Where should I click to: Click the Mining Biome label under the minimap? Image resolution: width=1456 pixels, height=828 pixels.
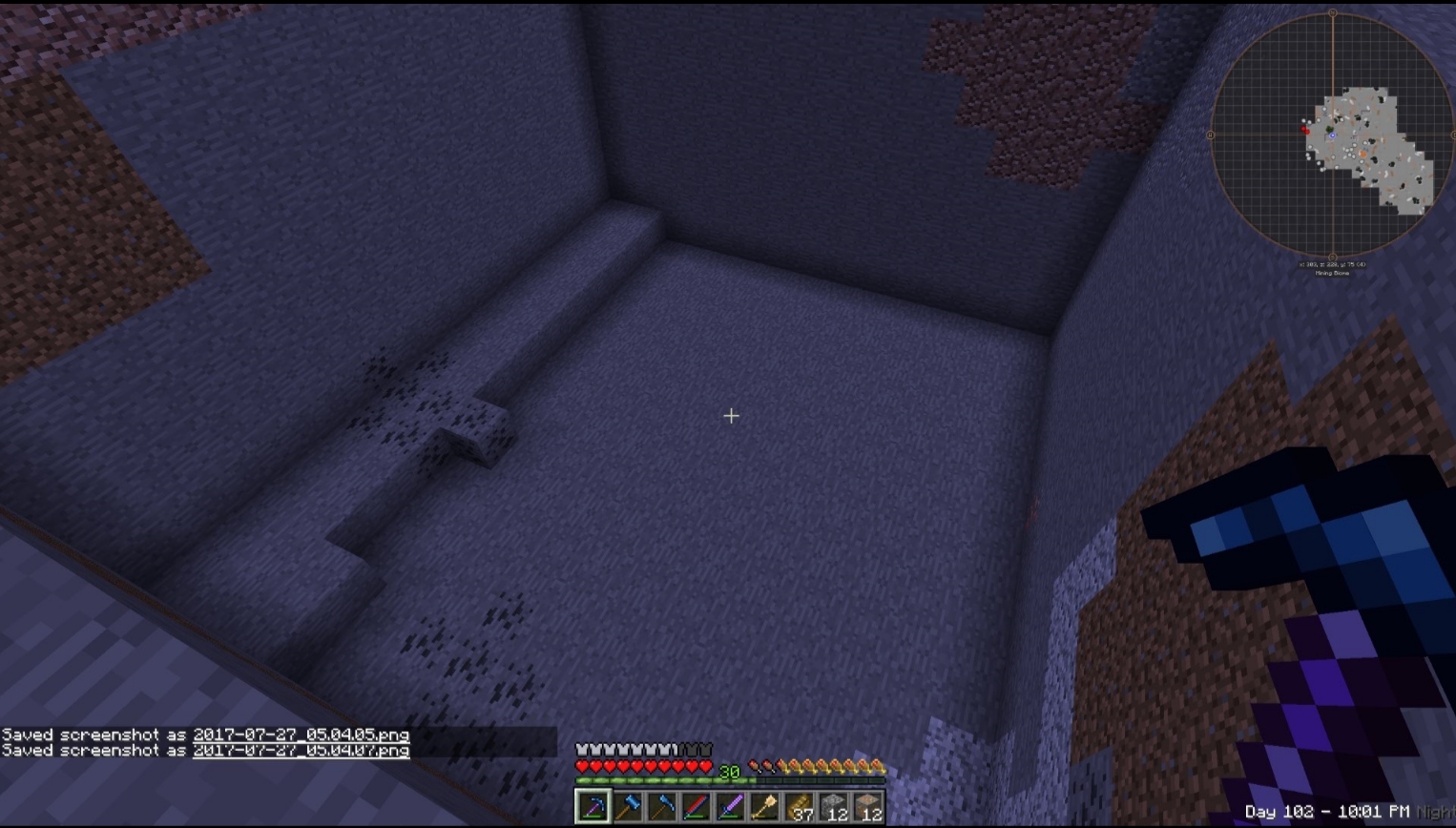(x=1332, y=273)
